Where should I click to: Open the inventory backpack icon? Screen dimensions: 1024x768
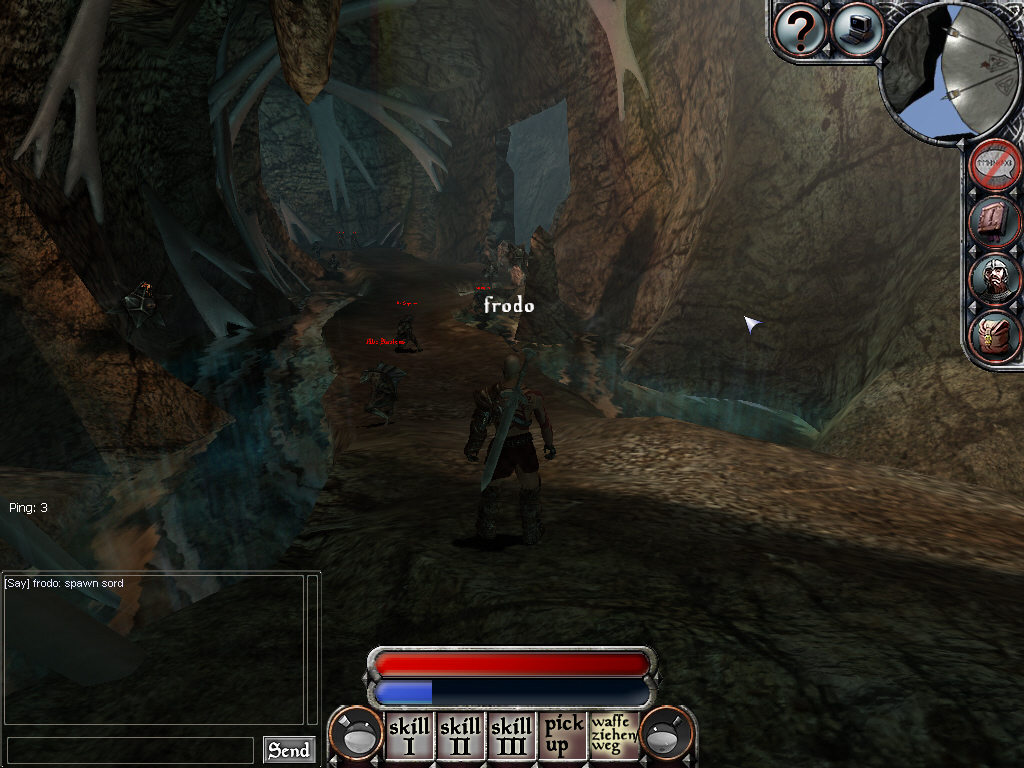tap(995, 337)
